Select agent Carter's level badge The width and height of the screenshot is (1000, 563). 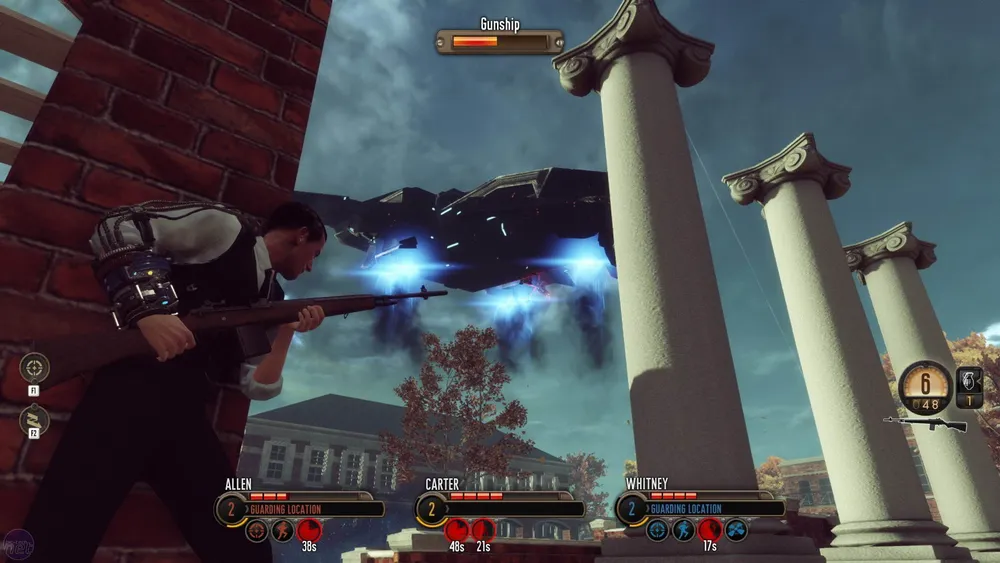[432, 508]
